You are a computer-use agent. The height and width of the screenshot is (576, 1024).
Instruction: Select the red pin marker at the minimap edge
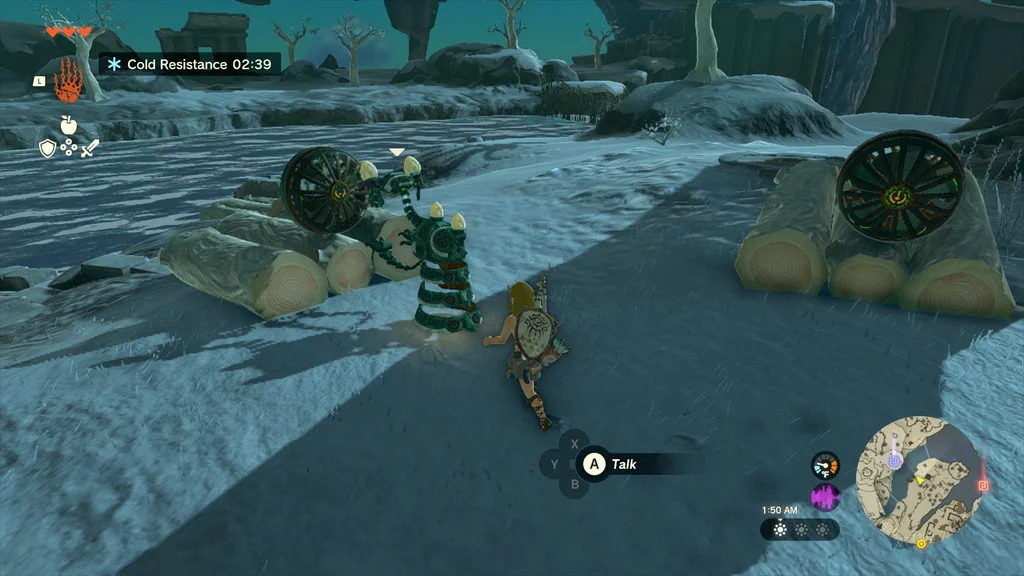(983, 485)
